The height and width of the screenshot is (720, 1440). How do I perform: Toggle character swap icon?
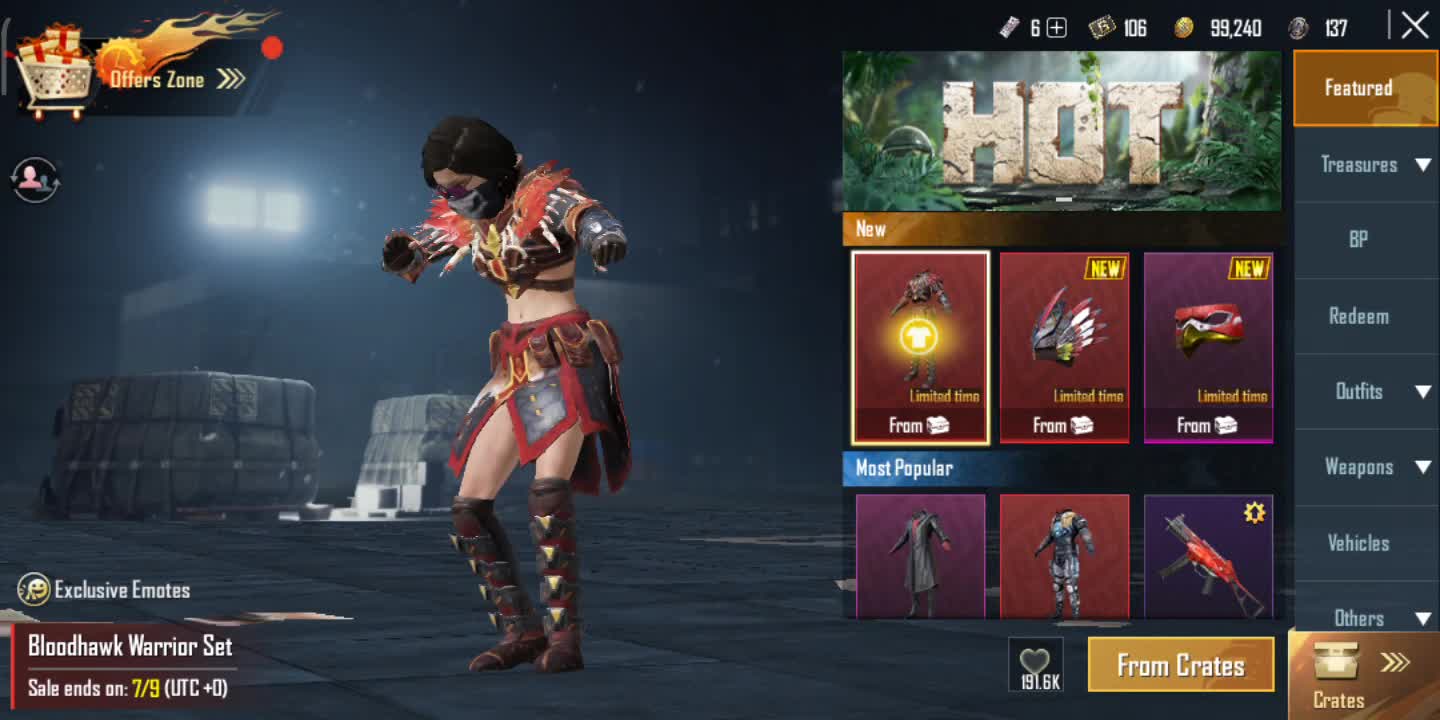coord(36,180)
